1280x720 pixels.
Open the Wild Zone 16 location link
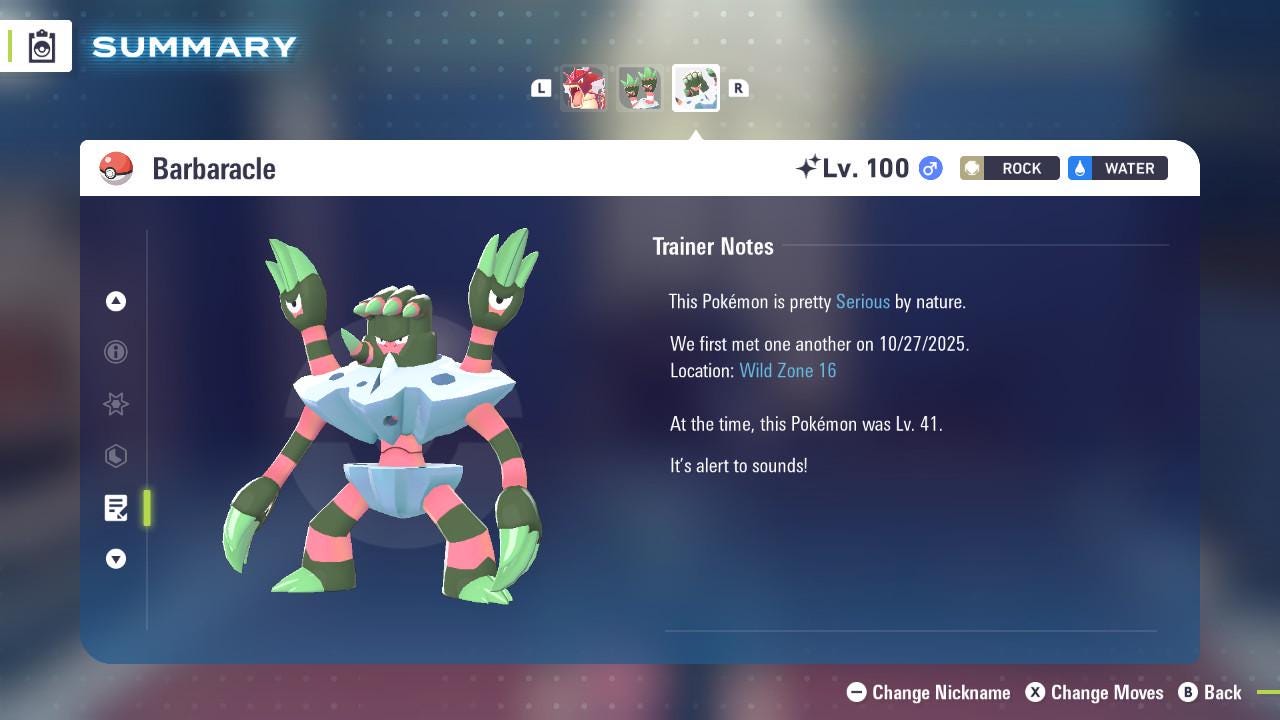pos(788,370)
